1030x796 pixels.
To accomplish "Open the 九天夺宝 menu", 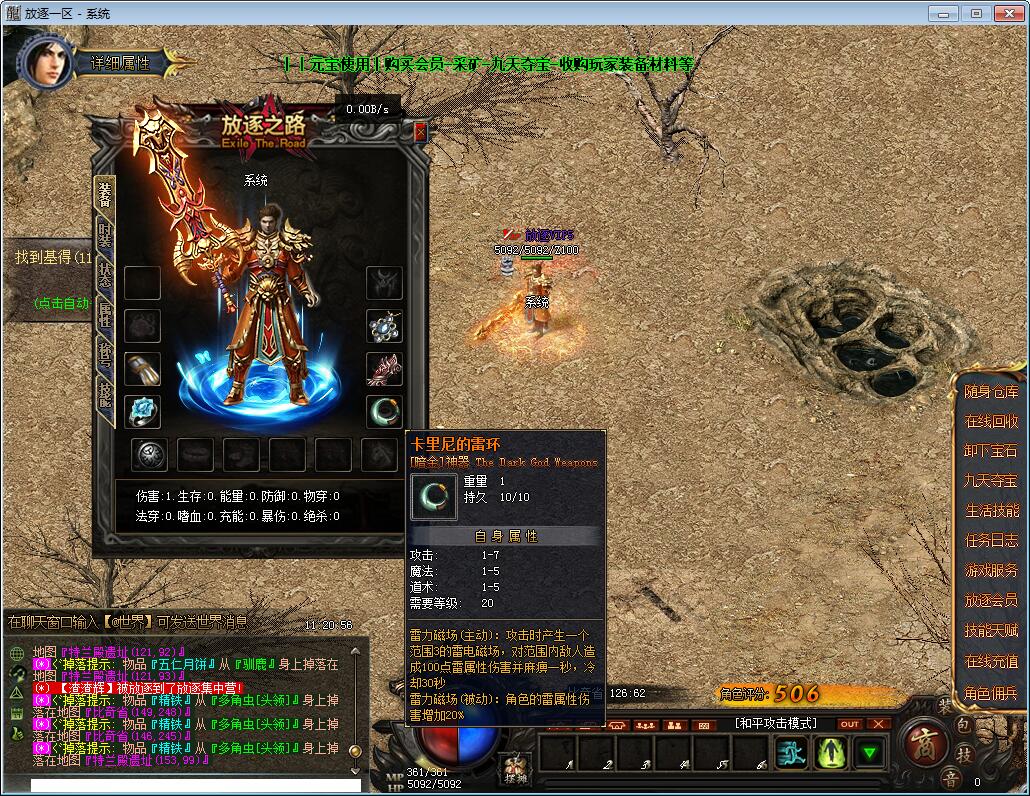I will [x=991, y=481].
